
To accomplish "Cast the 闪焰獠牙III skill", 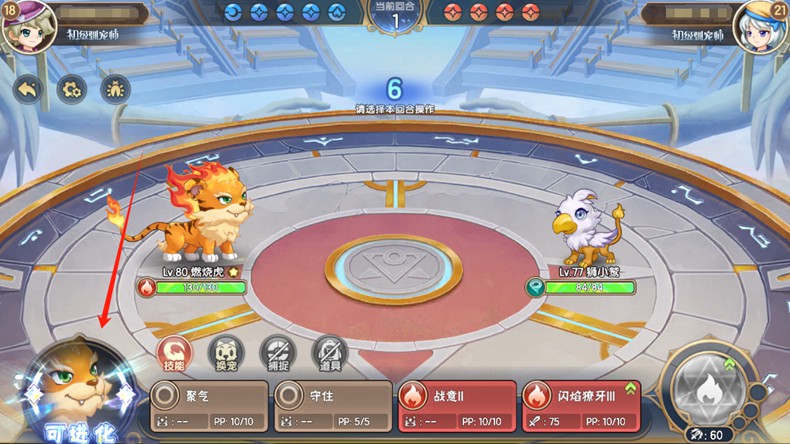I will coord(580,405).
